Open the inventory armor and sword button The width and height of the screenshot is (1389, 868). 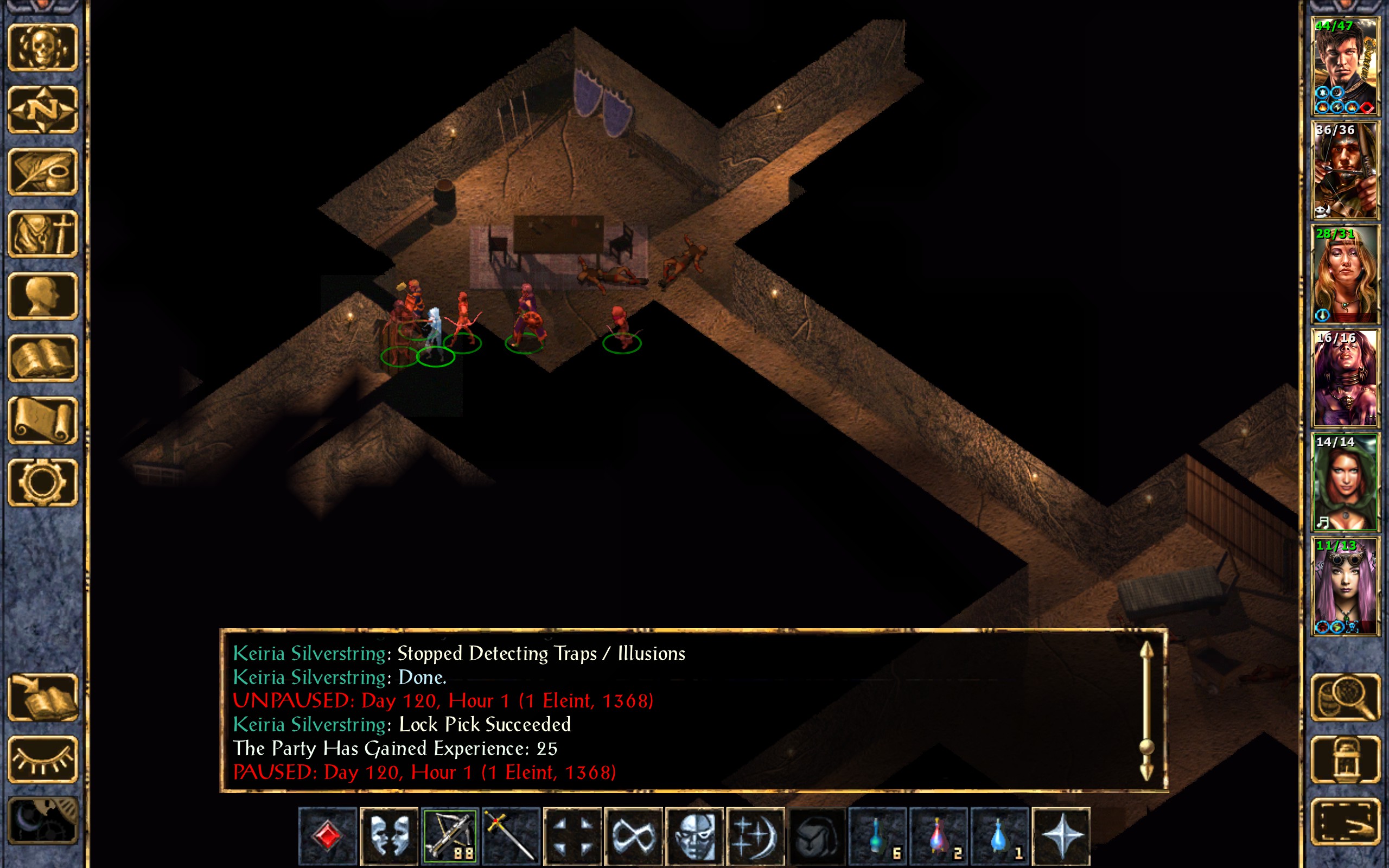click(42, 234)
